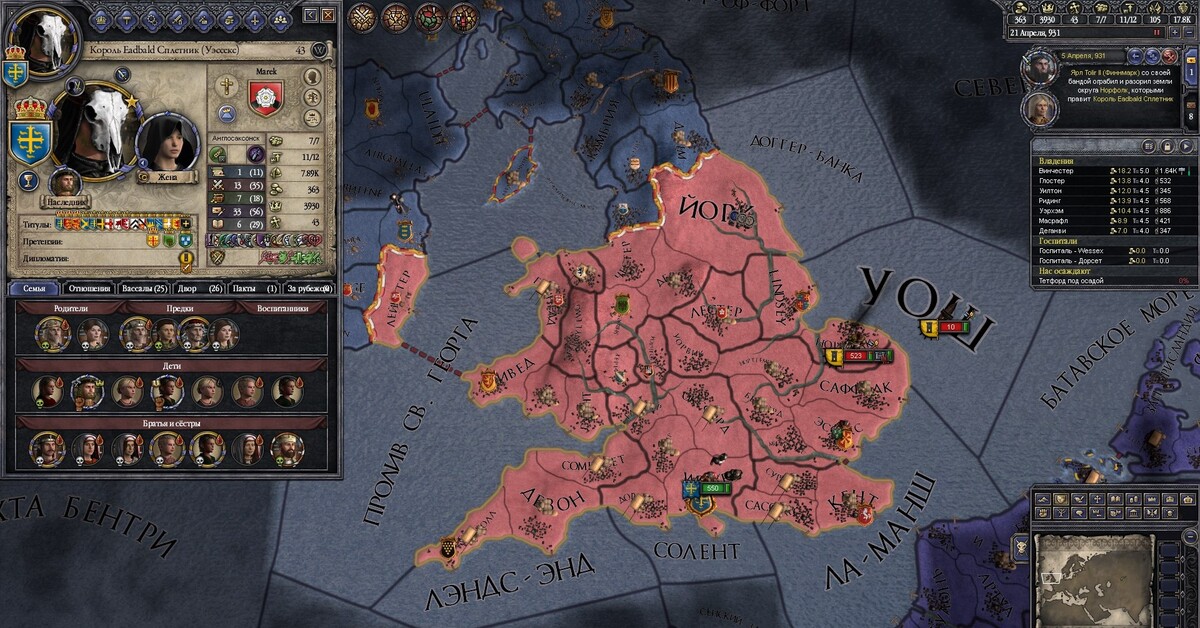Switch to the Семья tab
1200x628 pixels.
35,288
